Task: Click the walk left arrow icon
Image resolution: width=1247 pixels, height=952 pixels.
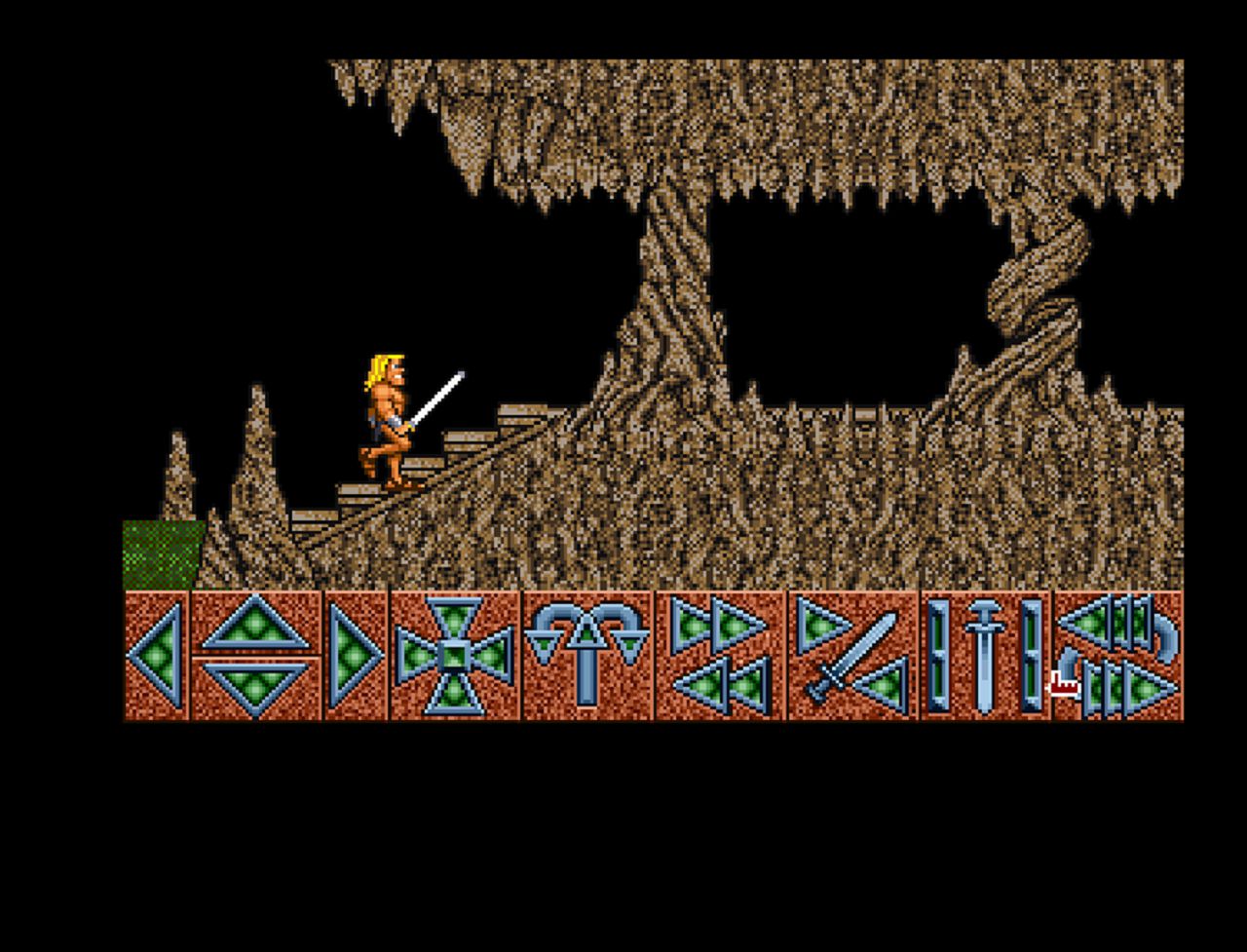Action: [158, 655]
